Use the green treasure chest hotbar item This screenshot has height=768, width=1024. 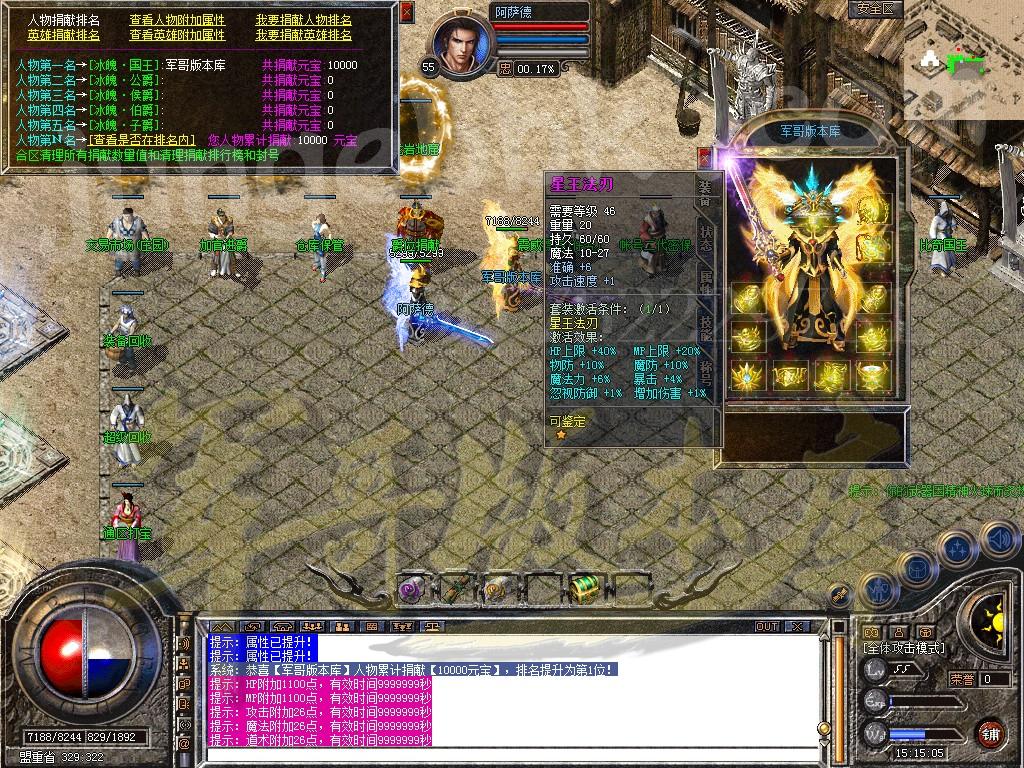[x=582, y=587]
